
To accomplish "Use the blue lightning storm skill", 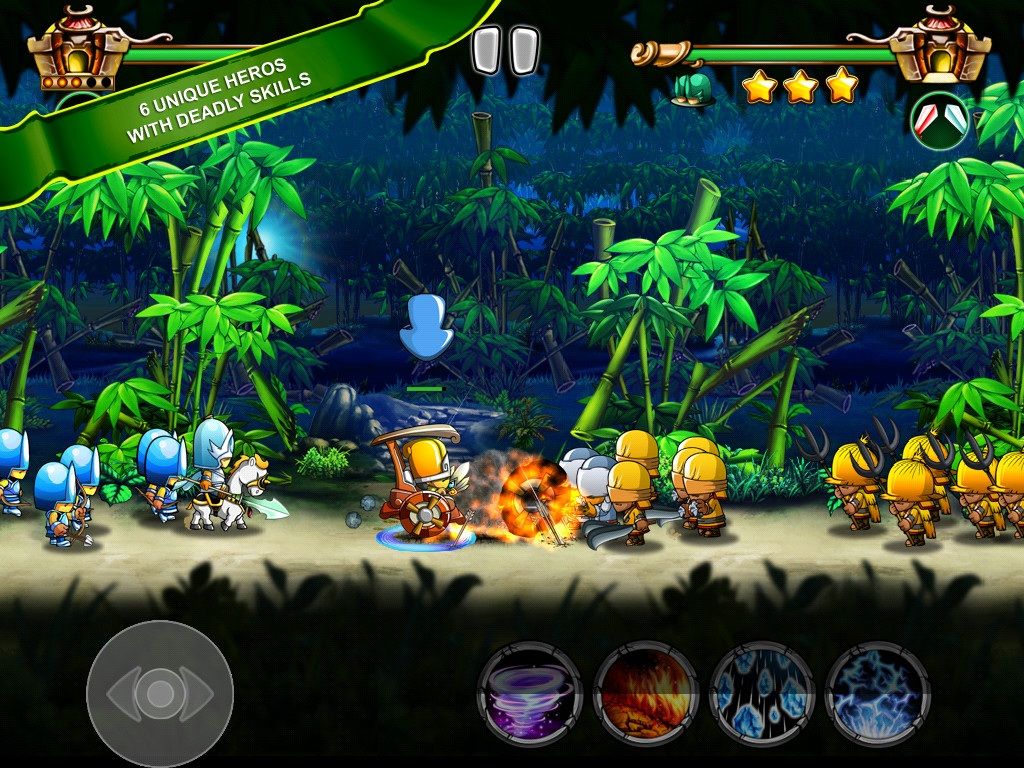I will point(877,693).
